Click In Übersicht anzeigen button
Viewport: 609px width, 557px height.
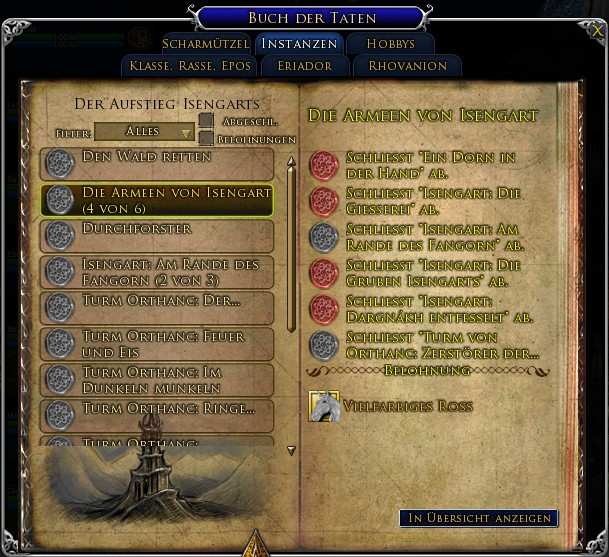(x=478, y=518)
